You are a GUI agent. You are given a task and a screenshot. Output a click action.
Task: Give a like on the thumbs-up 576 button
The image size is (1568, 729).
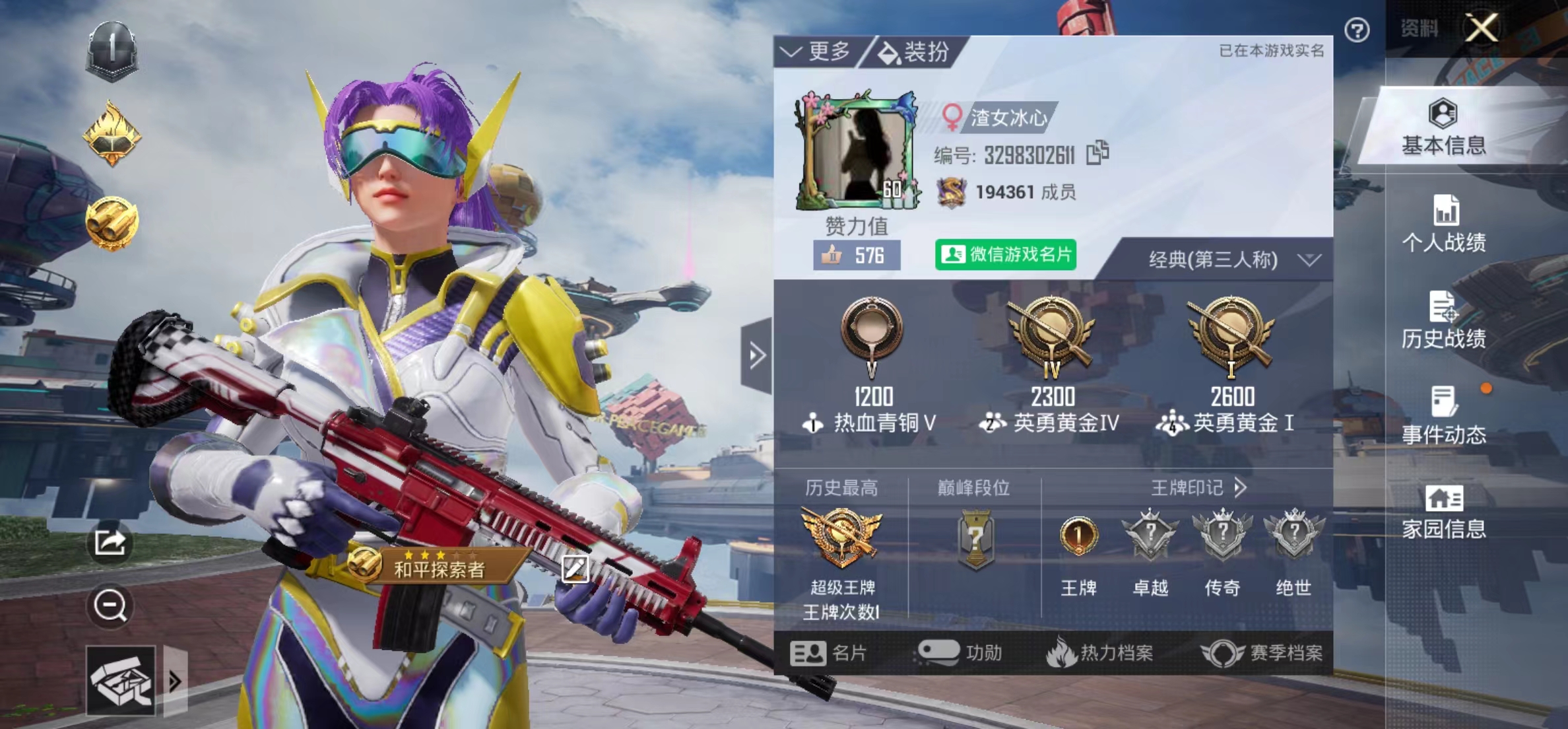(x=857, y=256)
